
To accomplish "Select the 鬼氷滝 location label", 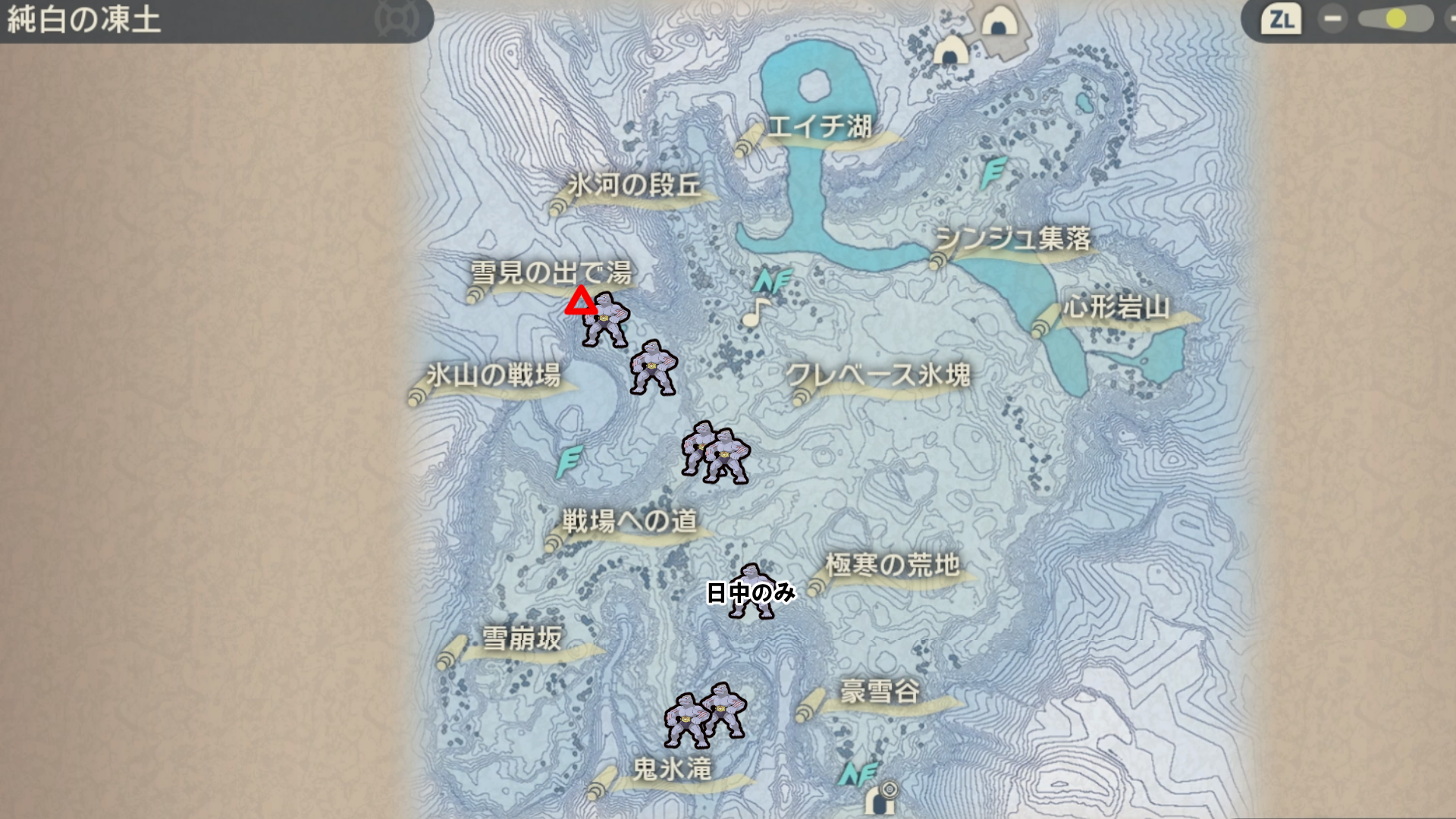I will click(672, 769).
